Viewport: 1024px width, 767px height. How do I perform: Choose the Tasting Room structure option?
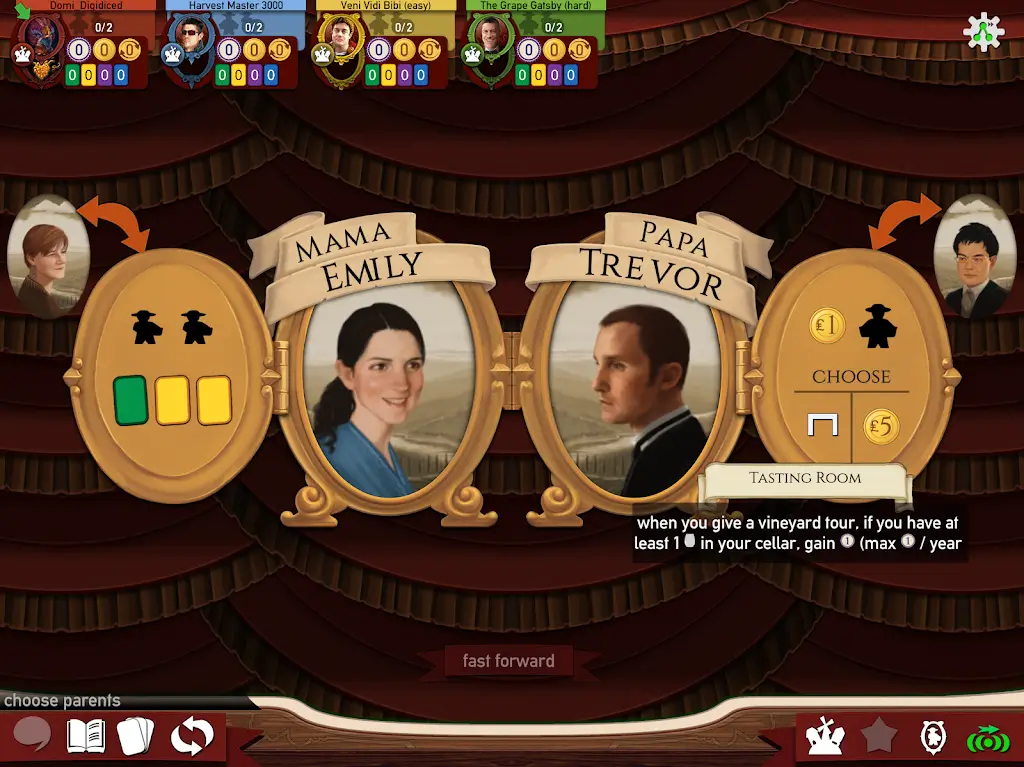tap(821, 427)
